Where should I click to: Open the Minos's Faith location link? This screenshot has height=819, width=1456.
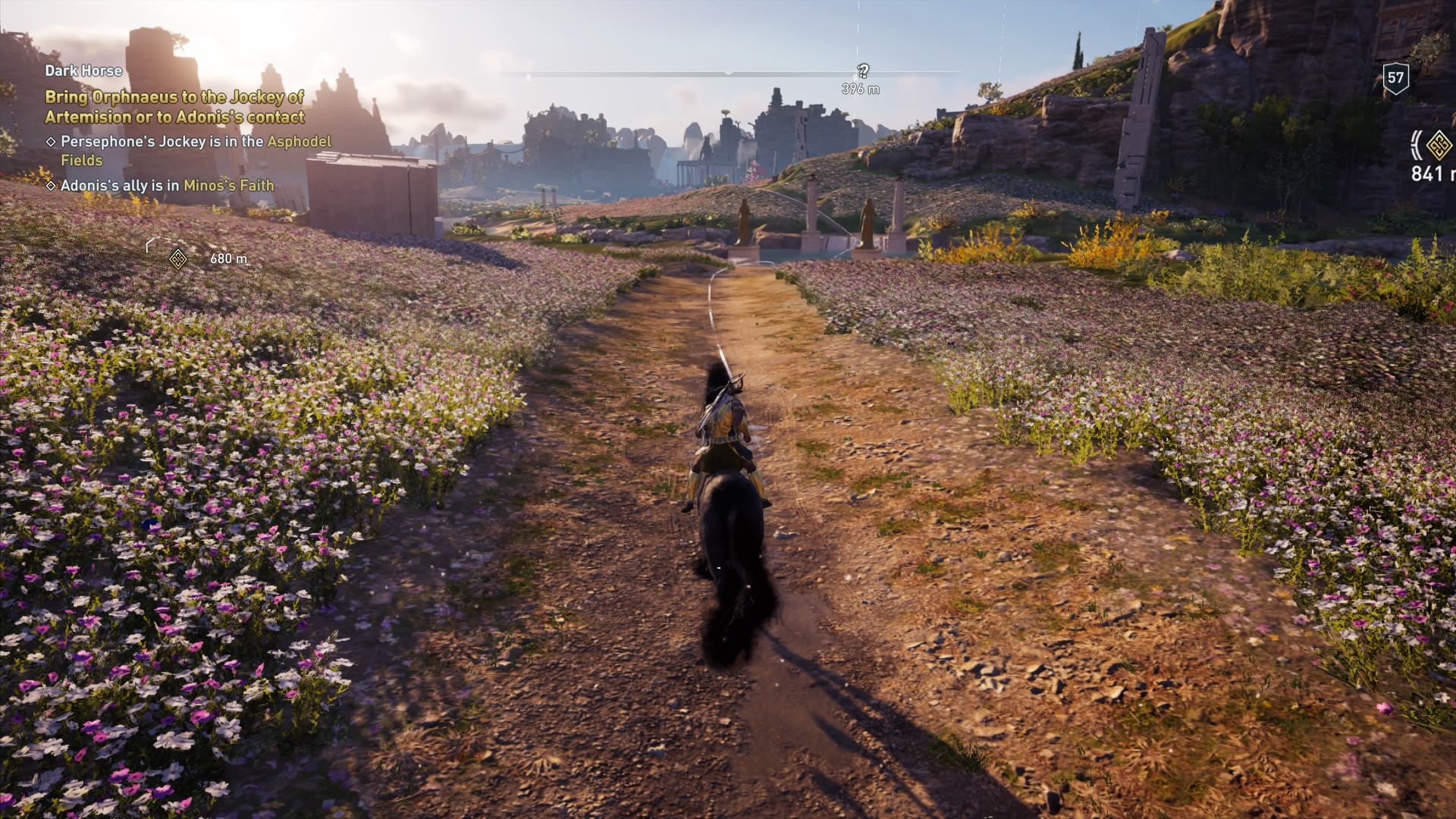[x=229, y=184]
